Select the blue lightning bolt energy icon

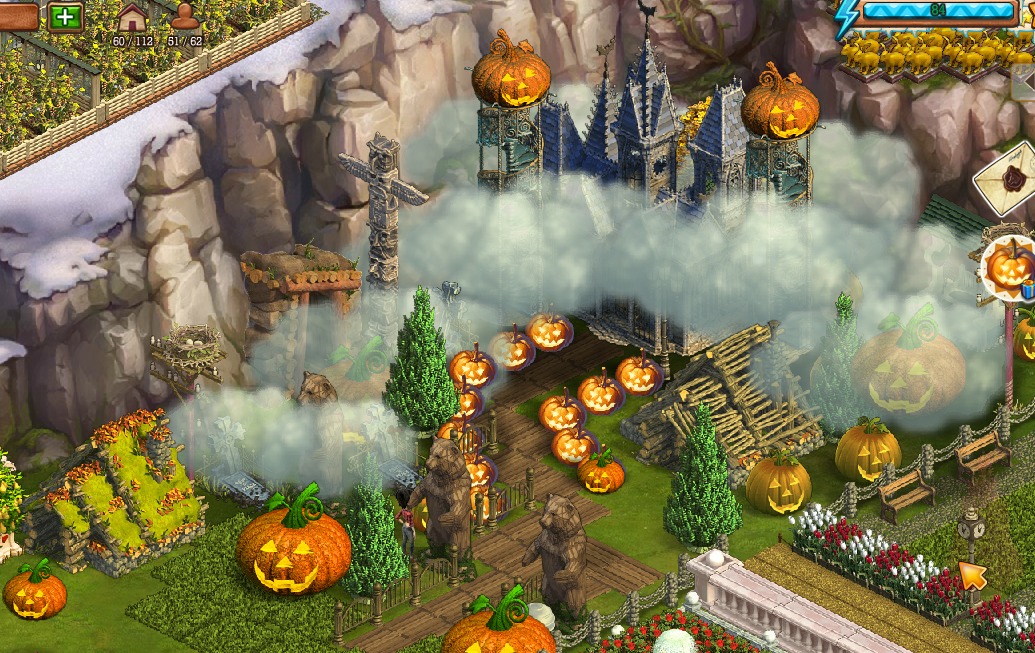[x=847, y=15]
